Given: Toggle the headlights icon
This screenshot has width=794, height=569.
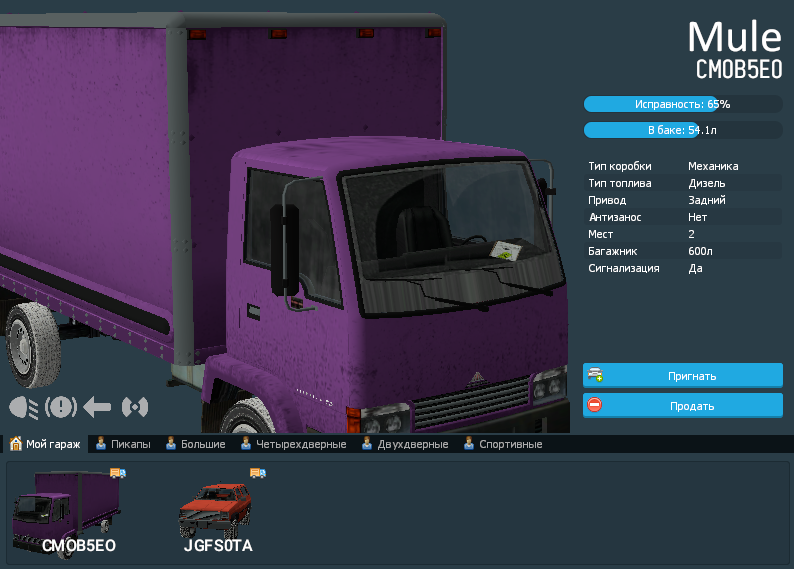Looking at the screenshot, I should [x=24, y=407].
